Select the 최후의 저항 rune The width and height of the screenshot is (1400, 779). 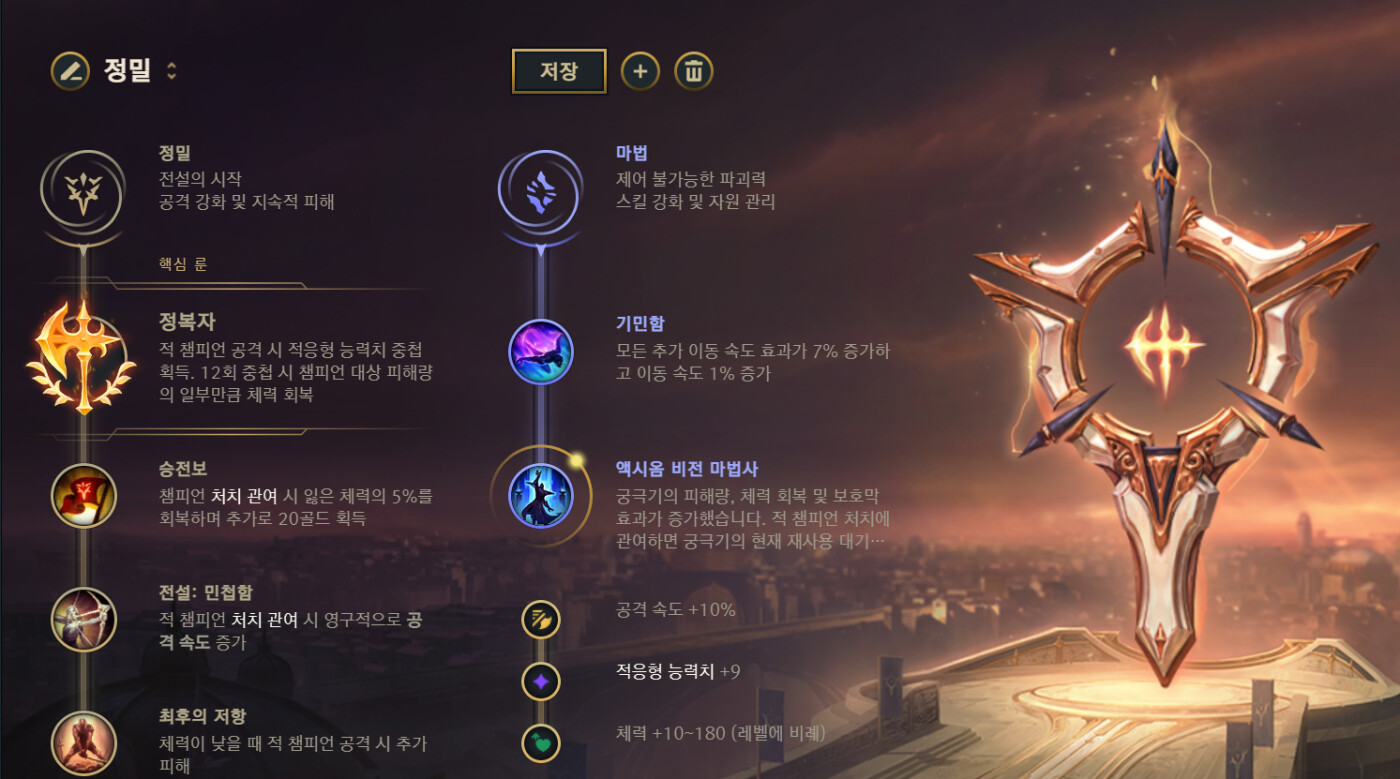pos(84,742)
